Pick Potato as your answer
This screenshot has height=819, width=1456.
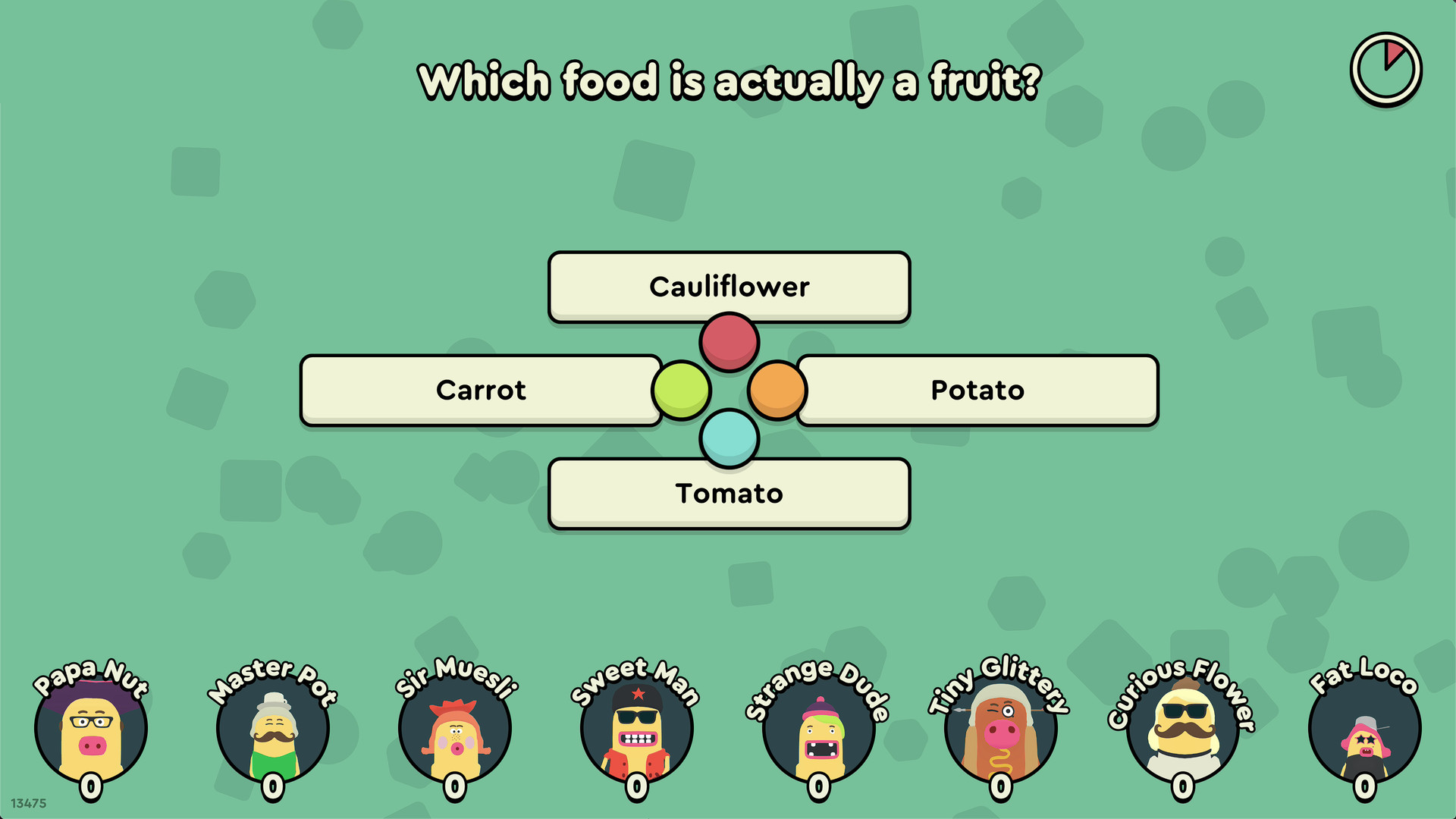(x=977, y=390)
